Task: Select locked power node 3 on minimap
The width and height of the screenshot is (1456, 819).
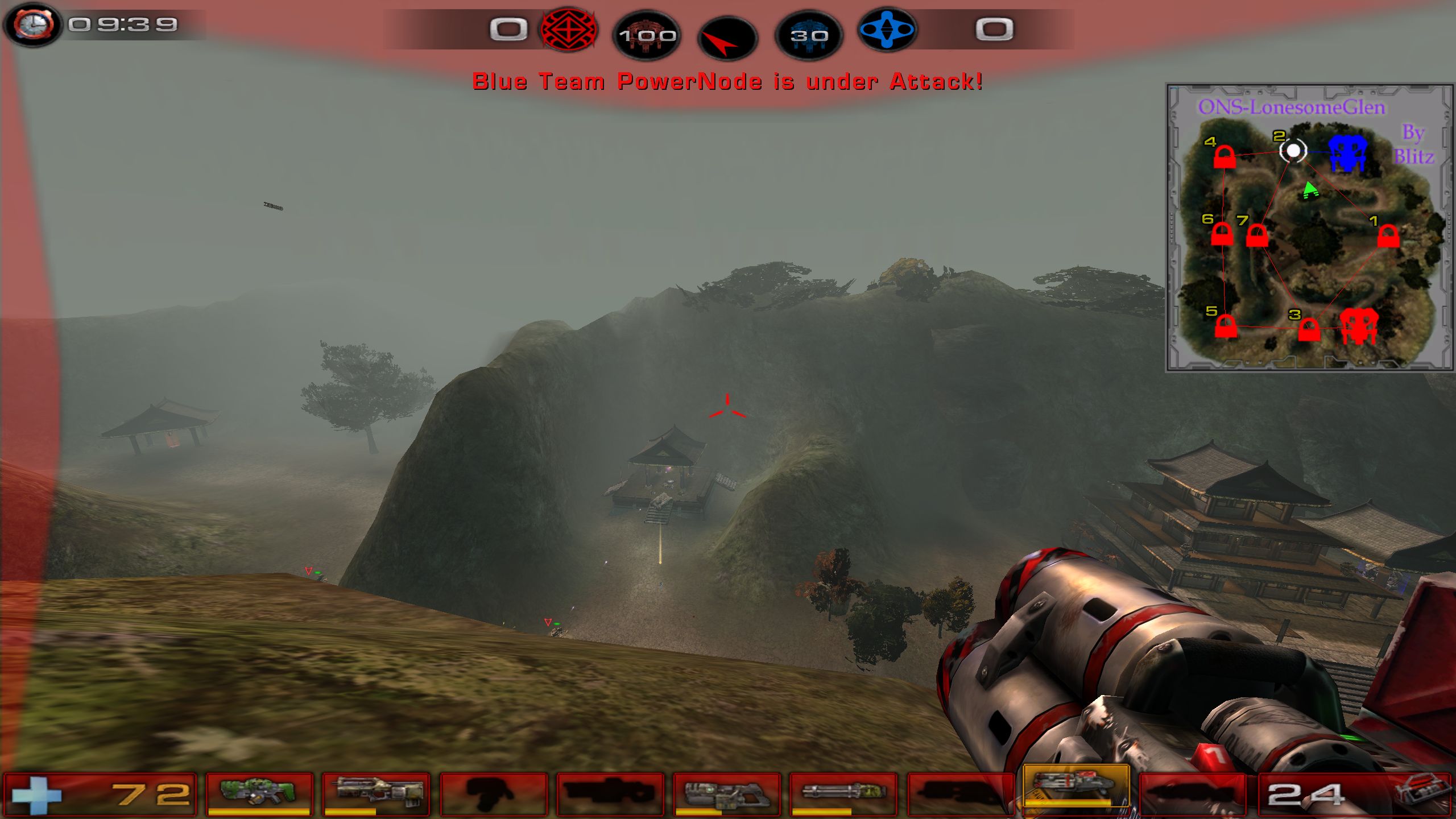Action: pyautogui.click(x=1309, y=329)
